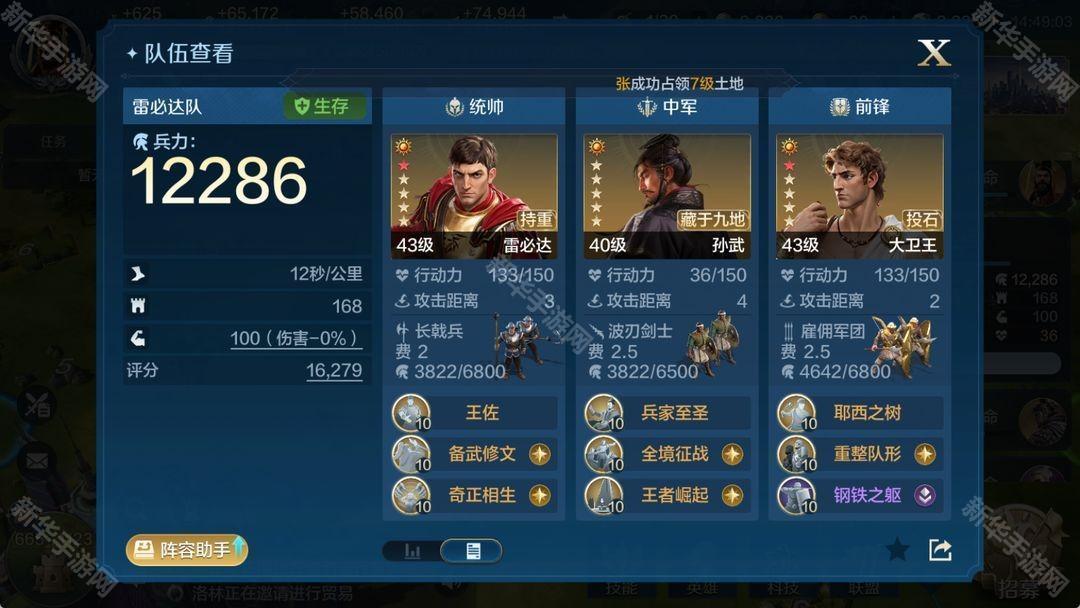View the 钢铁之躯 skill

click(859, 495)
